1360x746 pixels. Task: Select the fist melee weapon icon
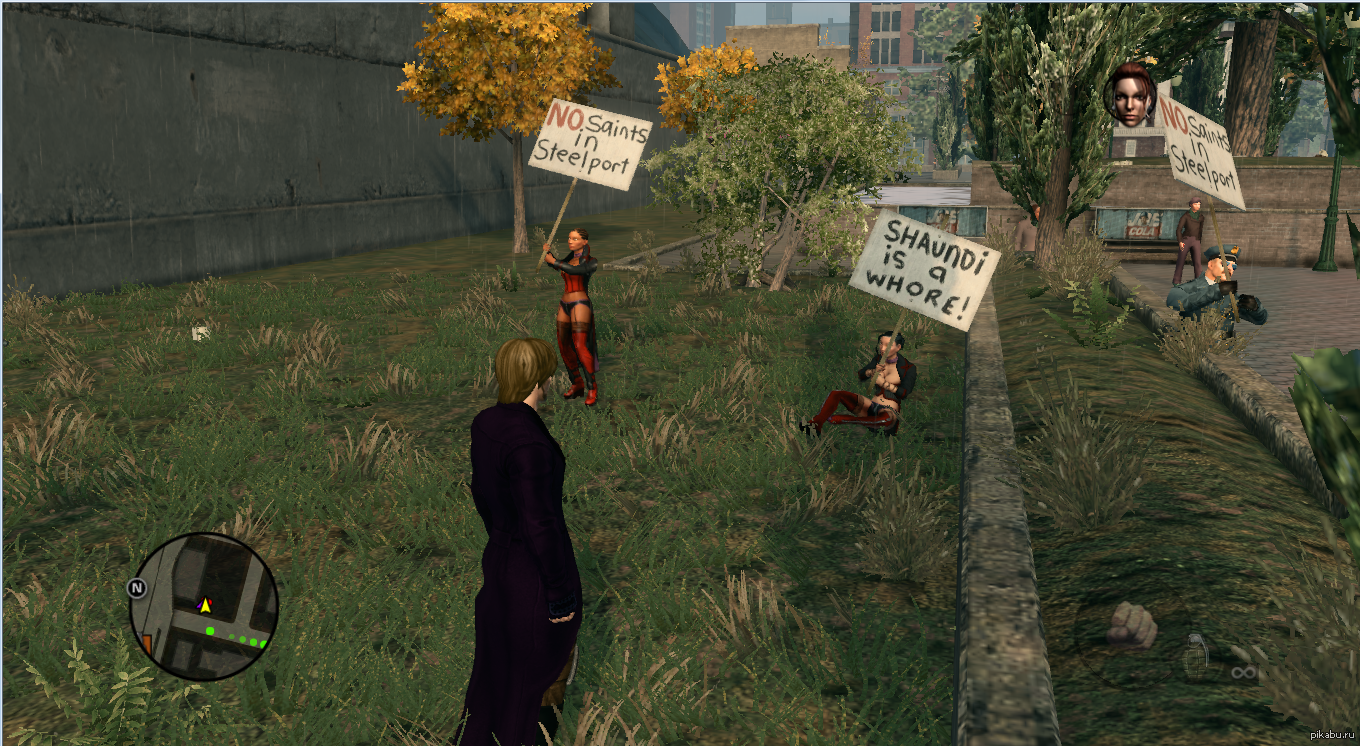[1131, 626]
